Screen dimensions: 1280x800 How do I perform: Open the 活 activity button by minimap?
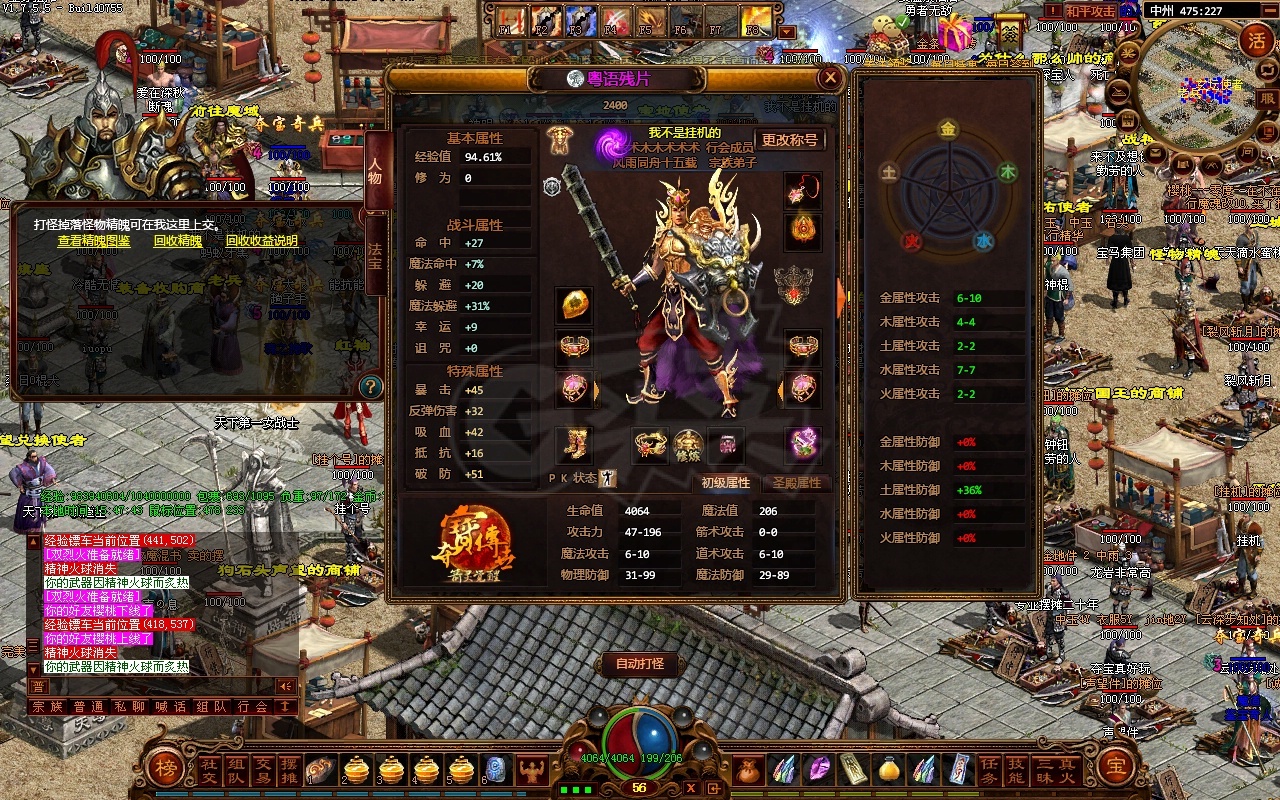pyautogui.click(x=1255, y=41)
